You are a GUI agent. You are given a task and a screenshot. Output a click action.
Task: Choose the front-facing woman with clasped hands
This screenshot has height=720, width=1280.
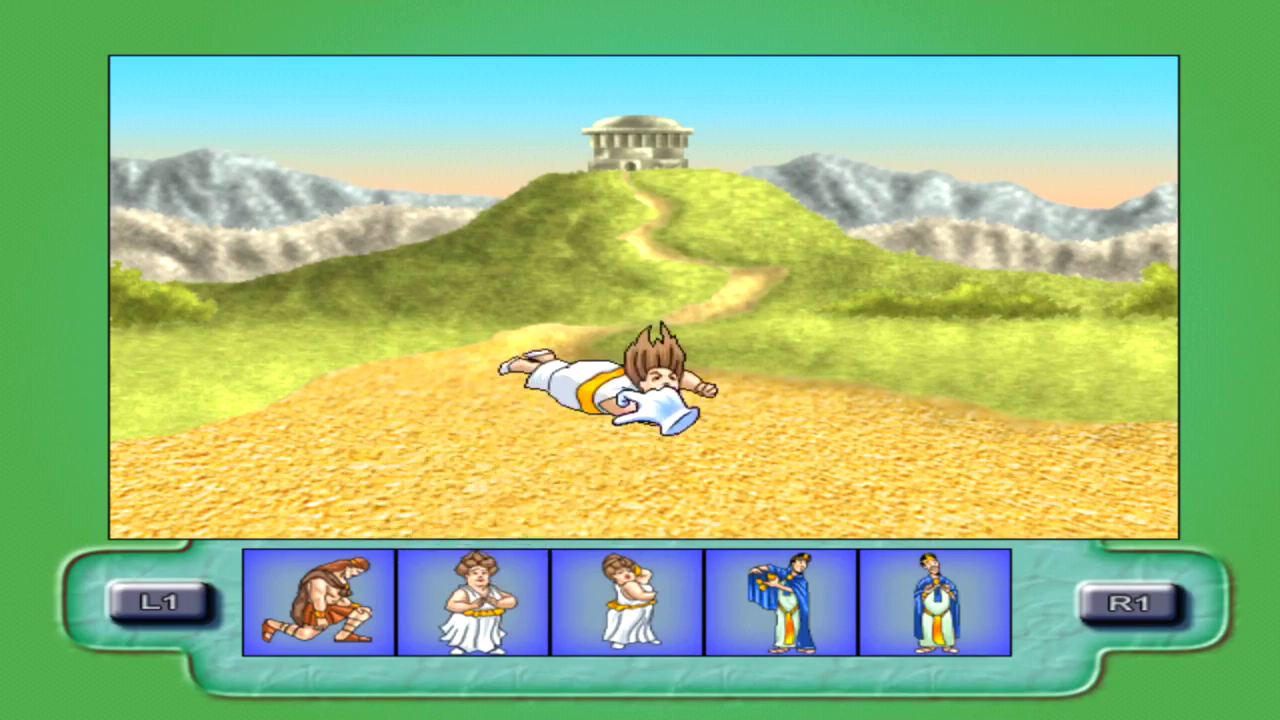click(473, 602)
